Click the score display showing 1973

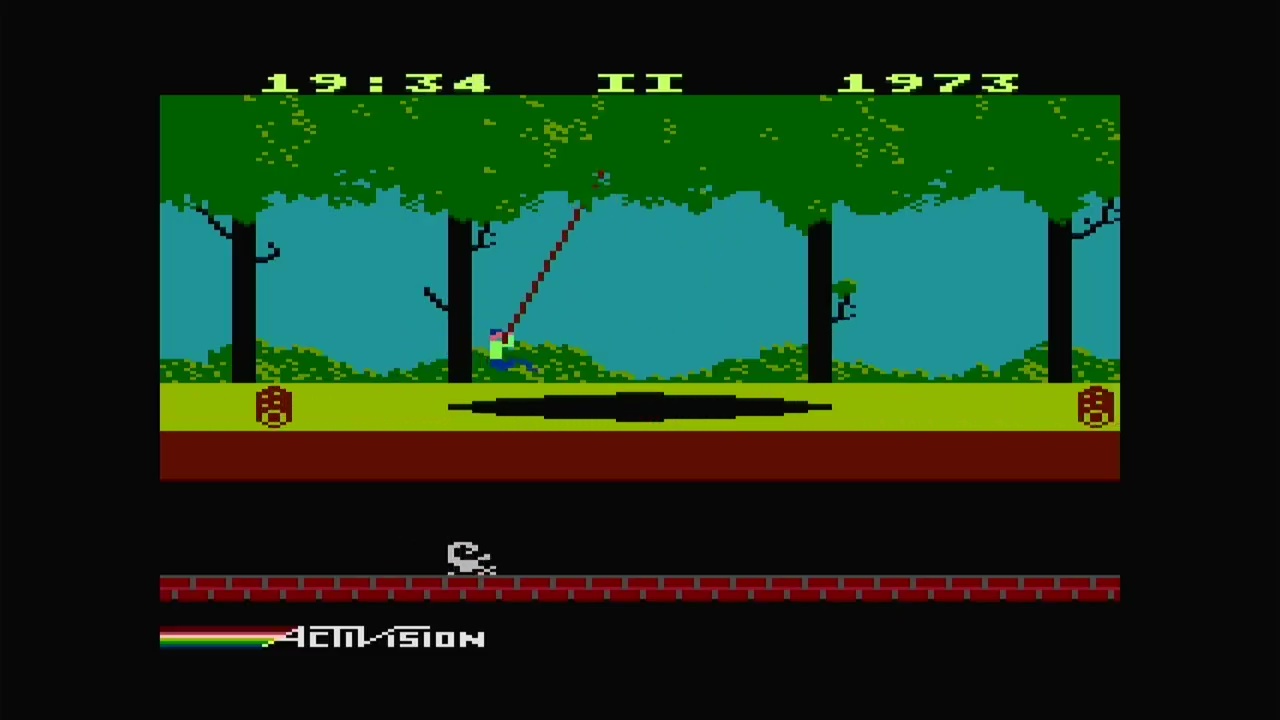point(930,82)
